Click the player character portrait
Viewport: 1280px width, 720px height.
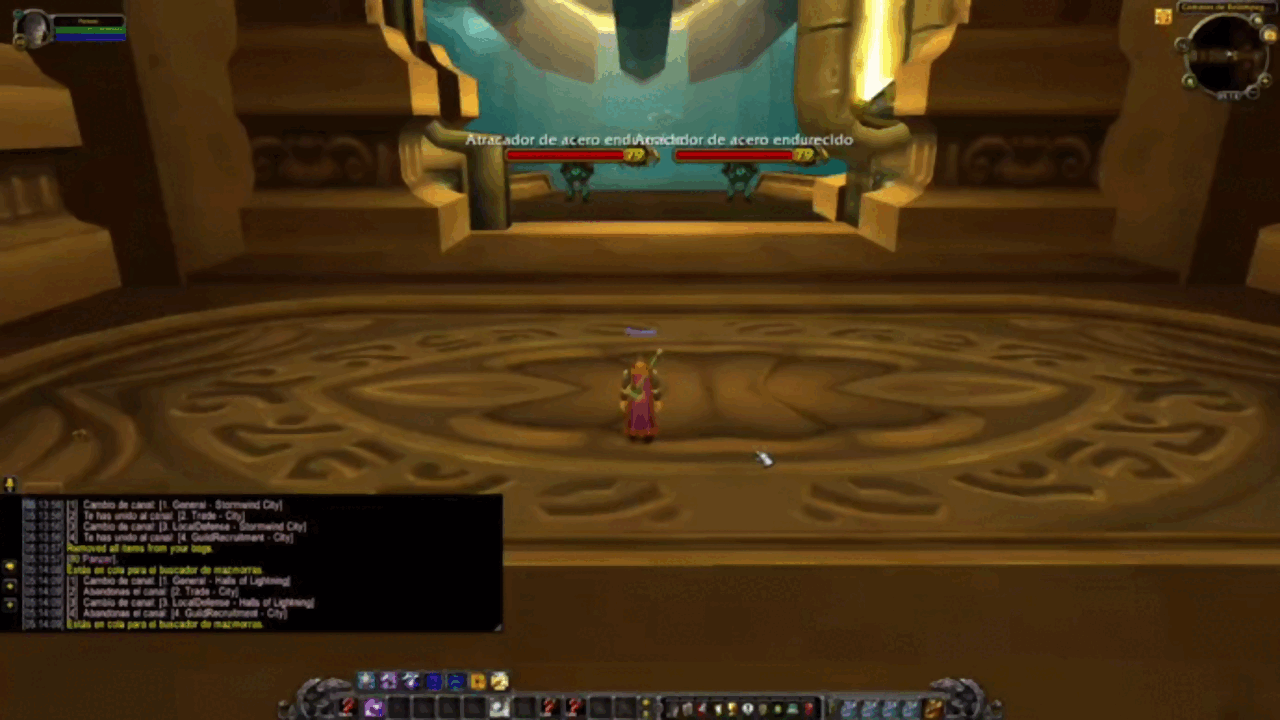(x=30, y=27)
